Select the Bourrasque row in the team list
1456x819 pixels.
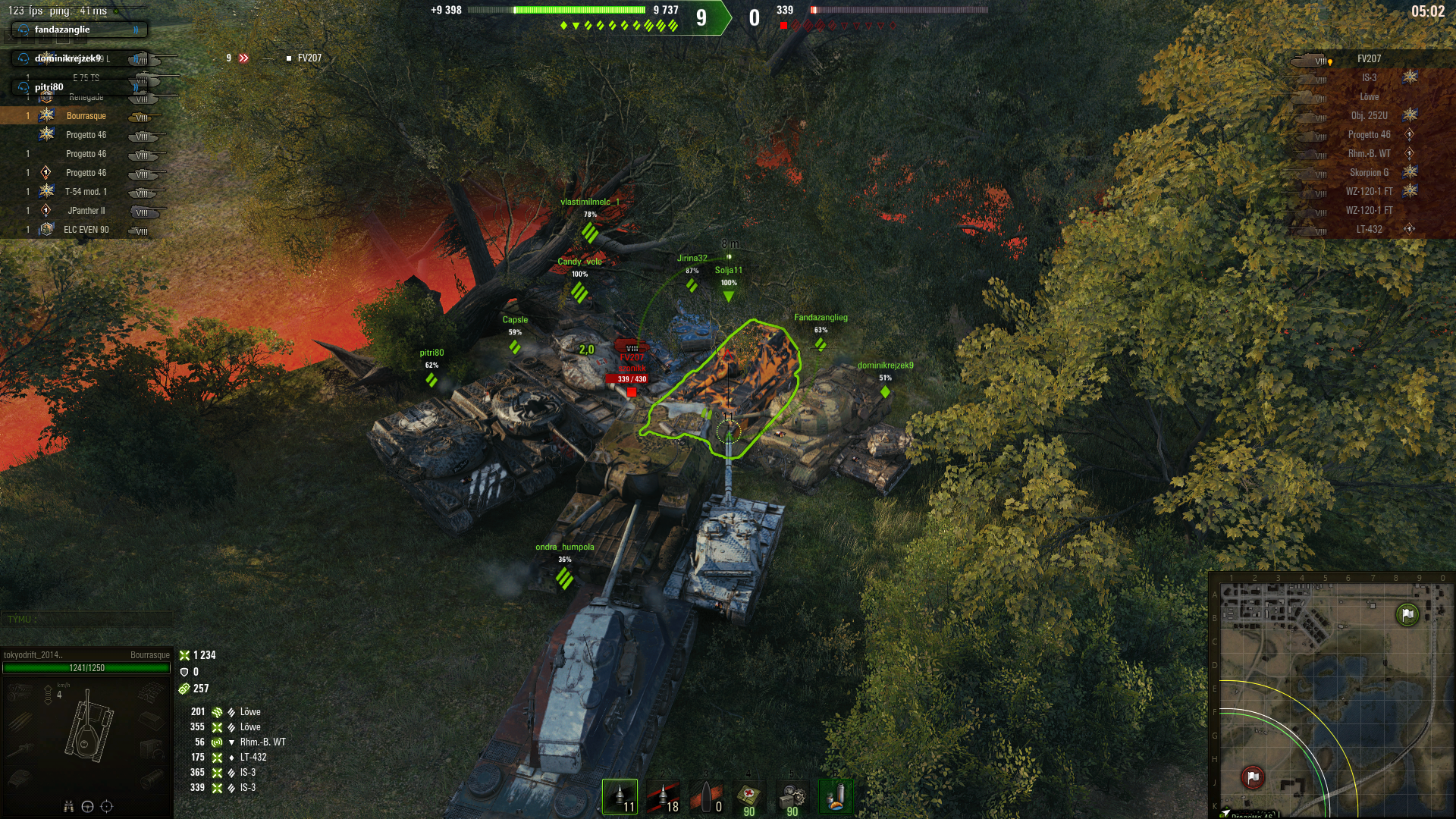coord(86,116)
